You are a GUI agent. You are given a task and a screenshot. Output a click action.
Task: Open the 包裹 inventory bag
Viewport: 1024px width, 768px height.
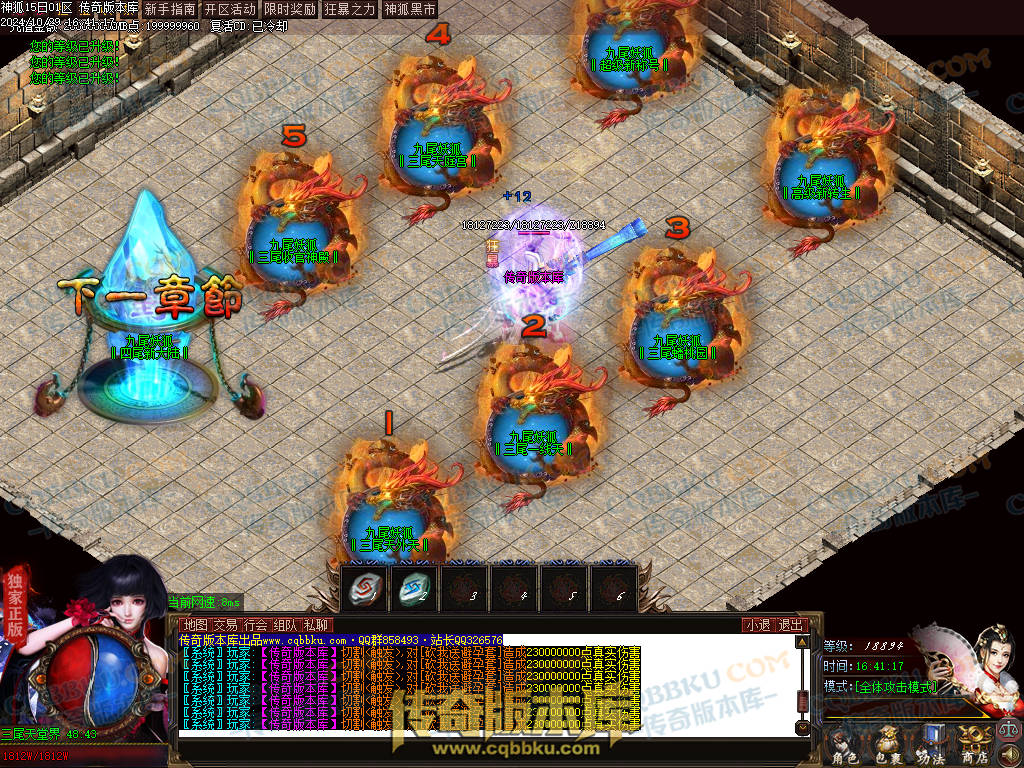coord(888,745)
